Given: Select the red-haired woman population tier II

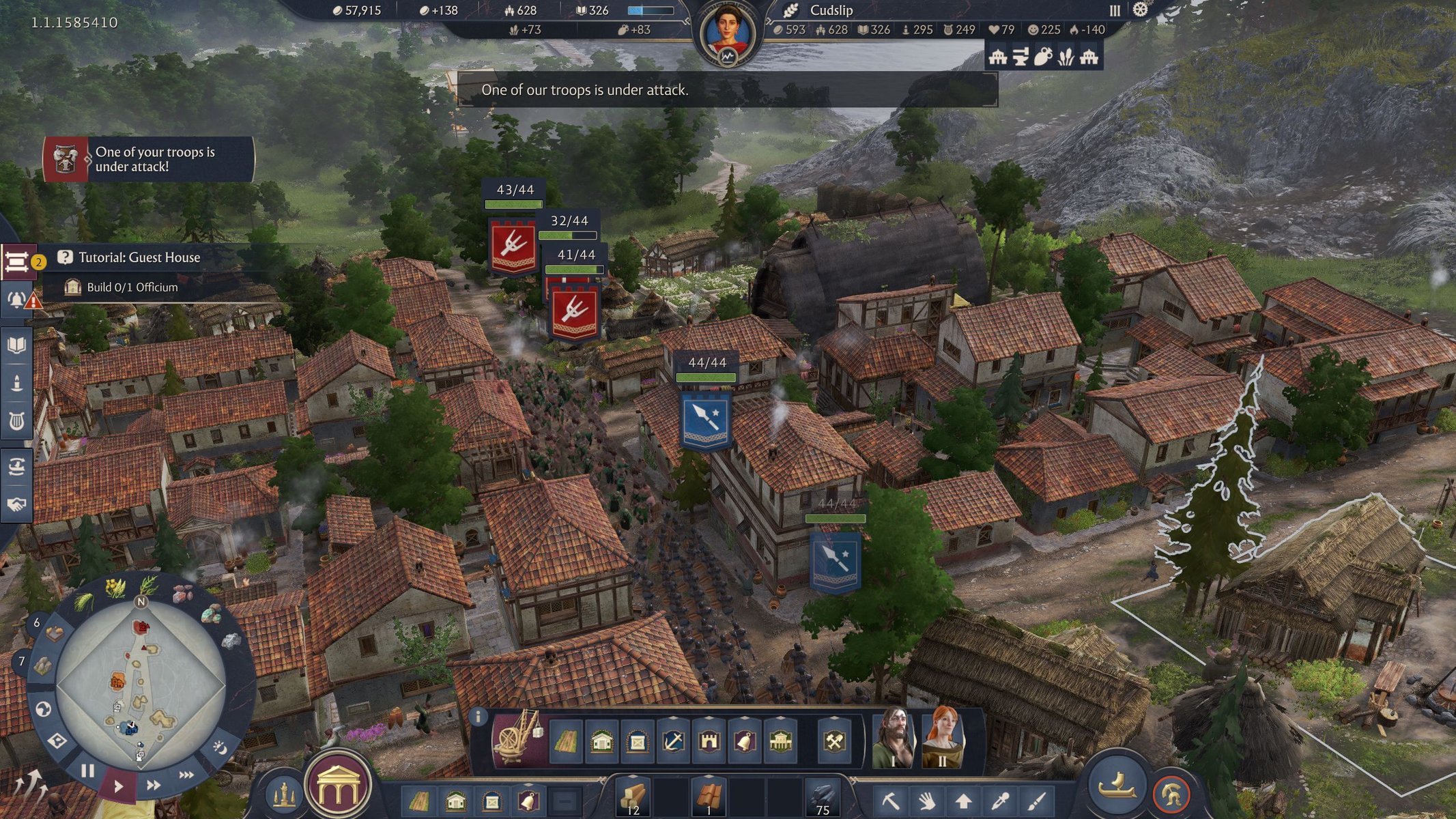Looking at the screenshot, I should [x=943, y=738].
